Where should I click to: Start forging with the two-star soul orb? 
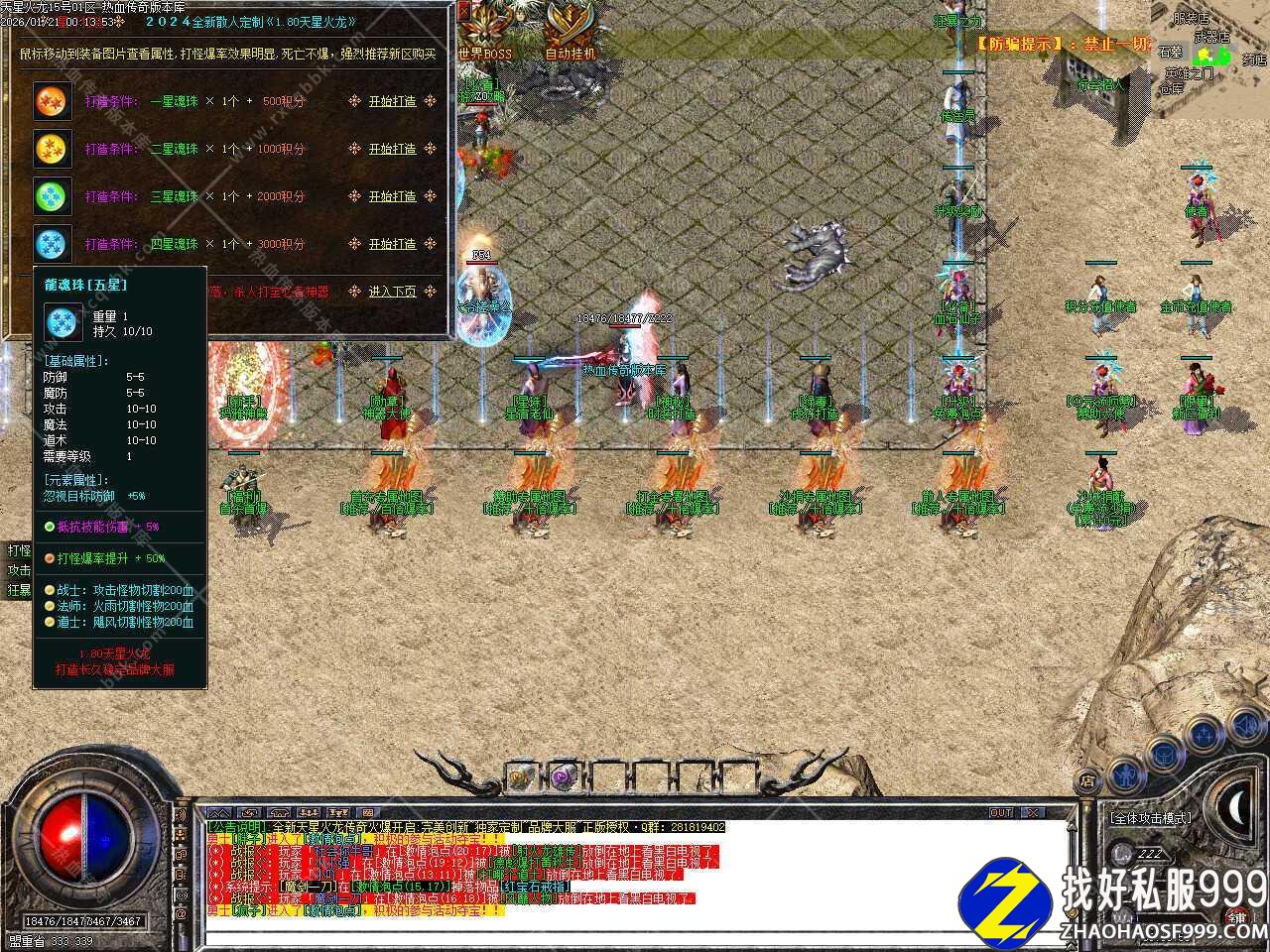click(x=392, y=149)
